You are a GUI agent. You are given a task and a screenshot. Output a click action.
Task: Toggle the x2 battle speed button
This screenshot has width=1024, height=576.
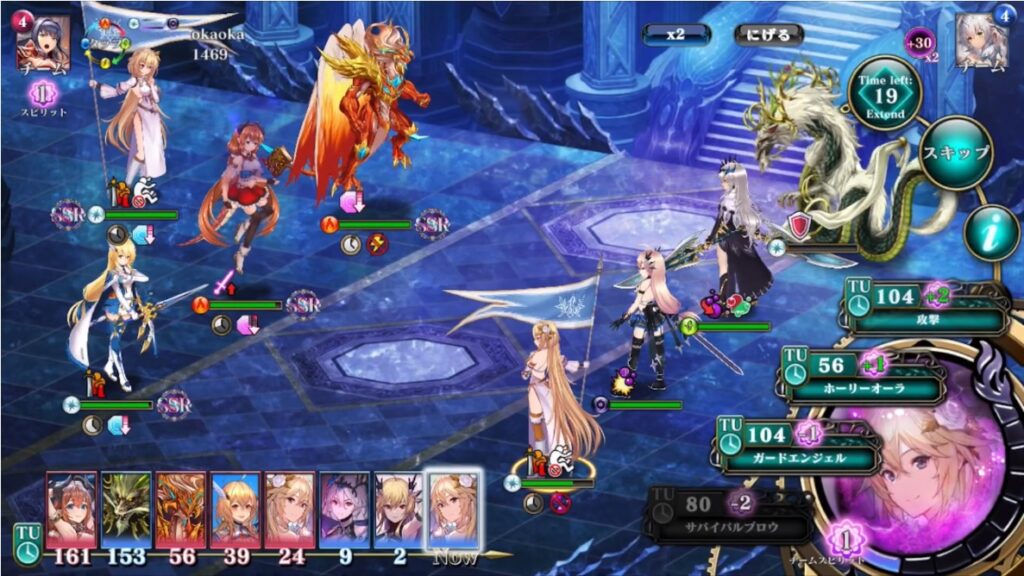click(x=676, y=33)
